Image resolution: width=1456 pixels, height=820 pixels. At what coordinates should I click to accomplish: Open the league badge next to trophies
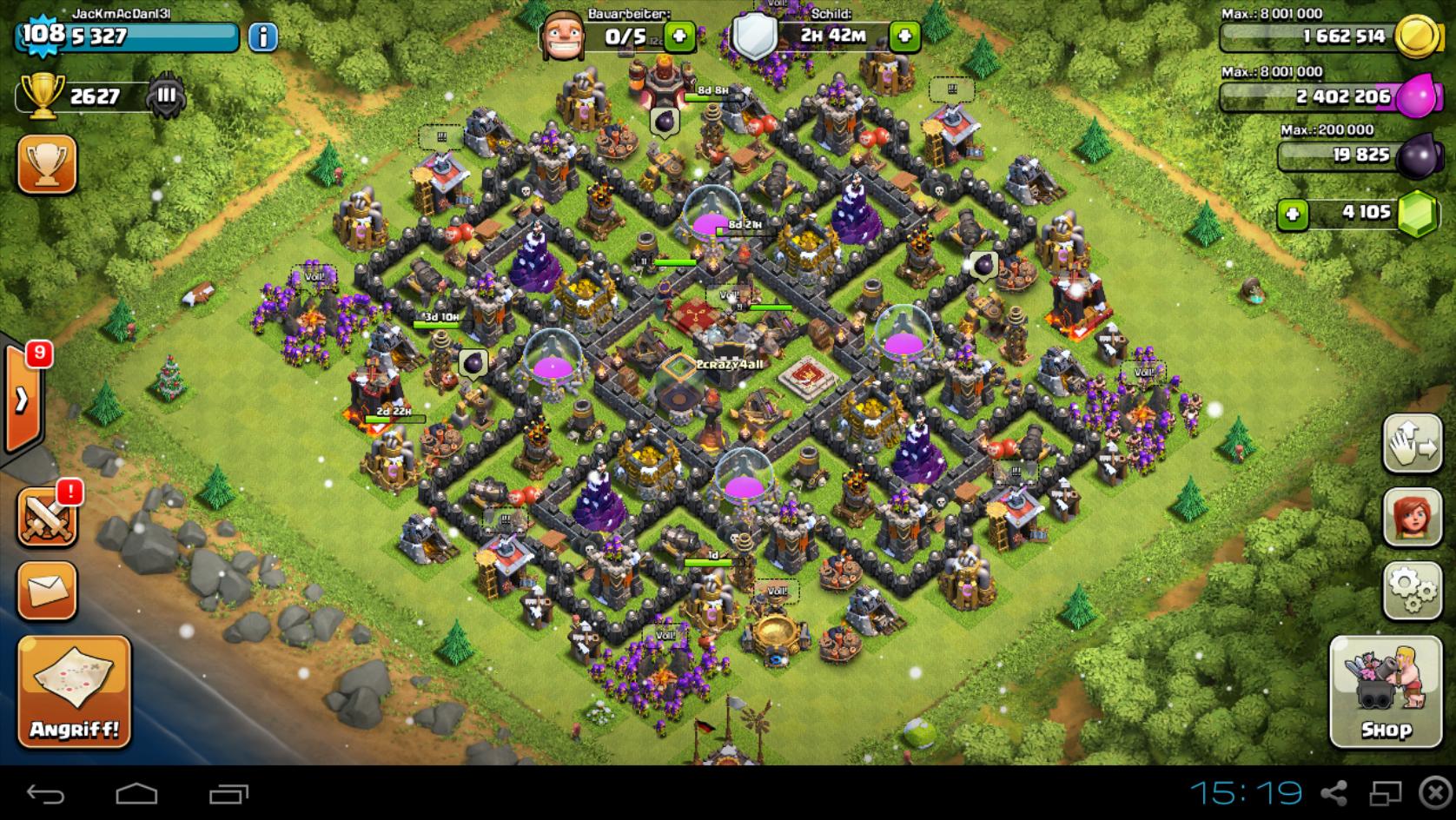click(x=165, y=96)
